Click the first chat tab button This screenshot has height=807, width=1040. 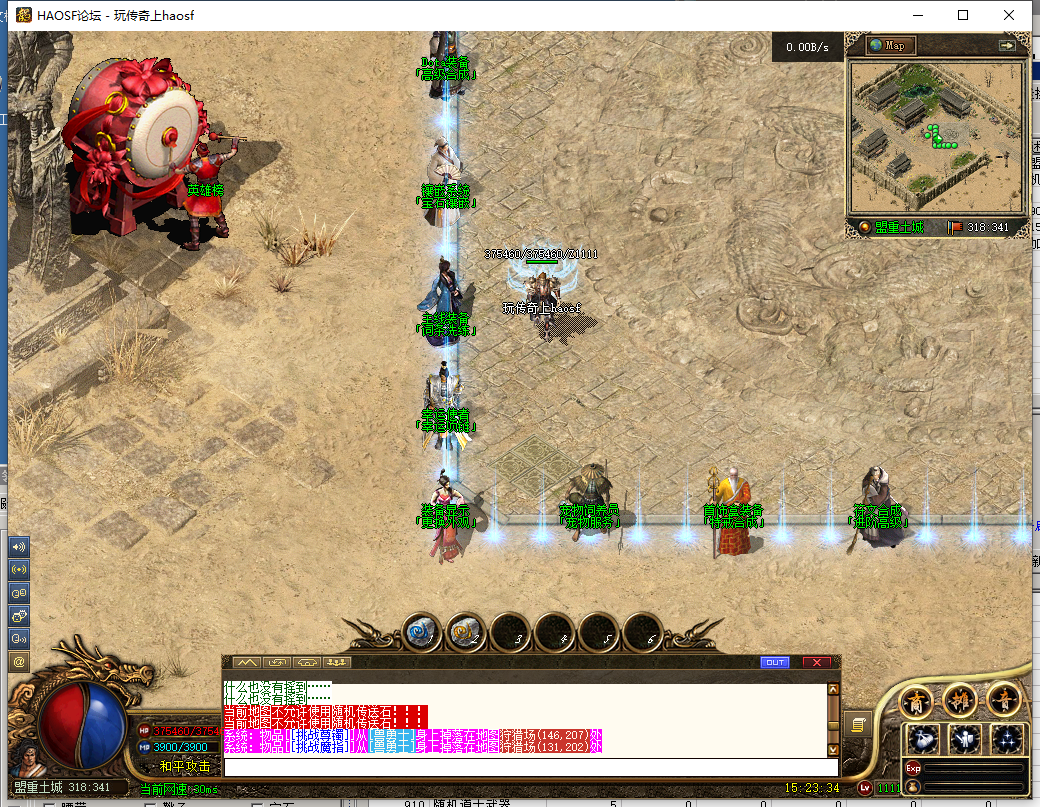pyautogui.click(x=246, y=662)
